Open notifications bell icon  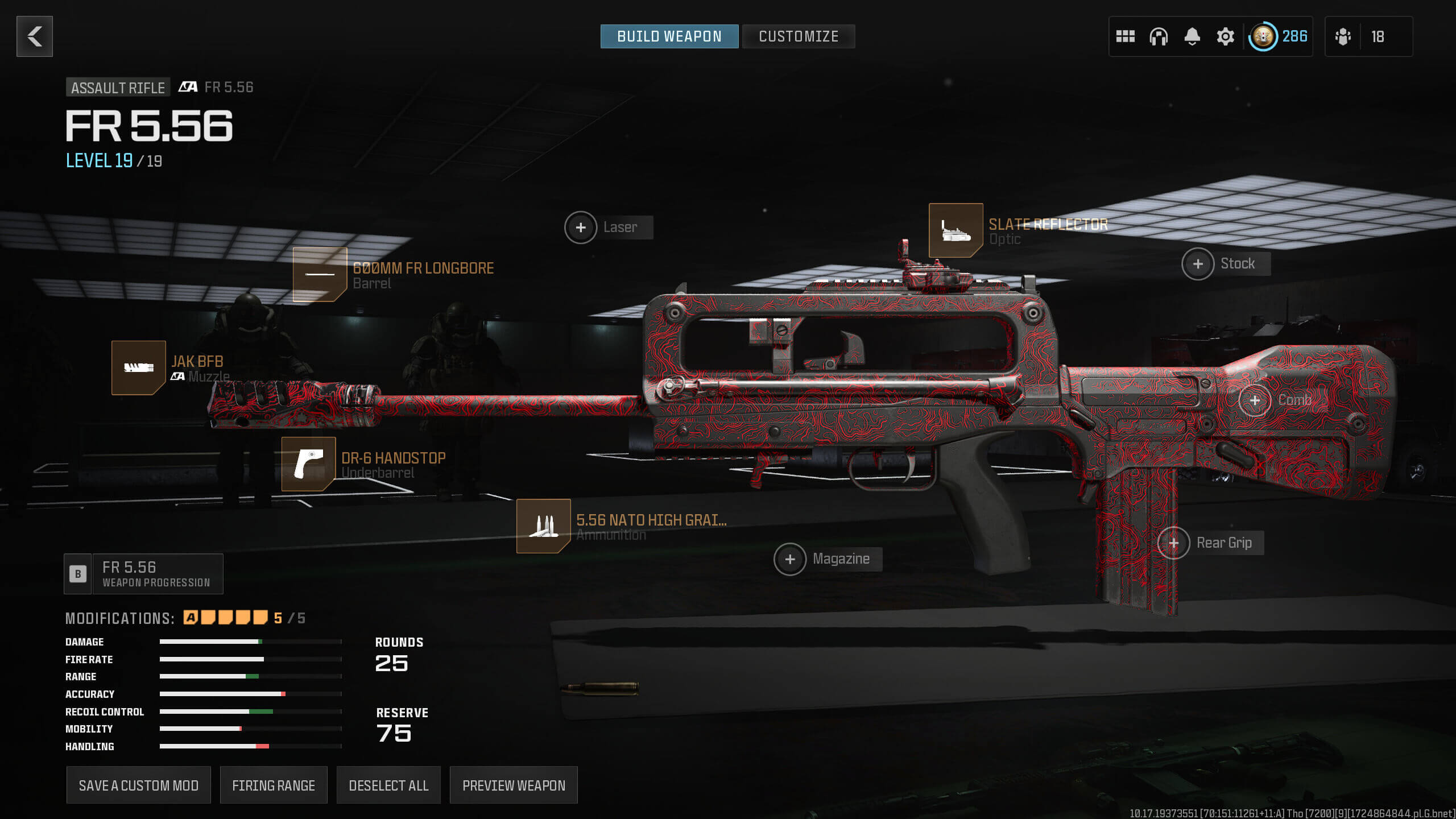coord(1192,36)
